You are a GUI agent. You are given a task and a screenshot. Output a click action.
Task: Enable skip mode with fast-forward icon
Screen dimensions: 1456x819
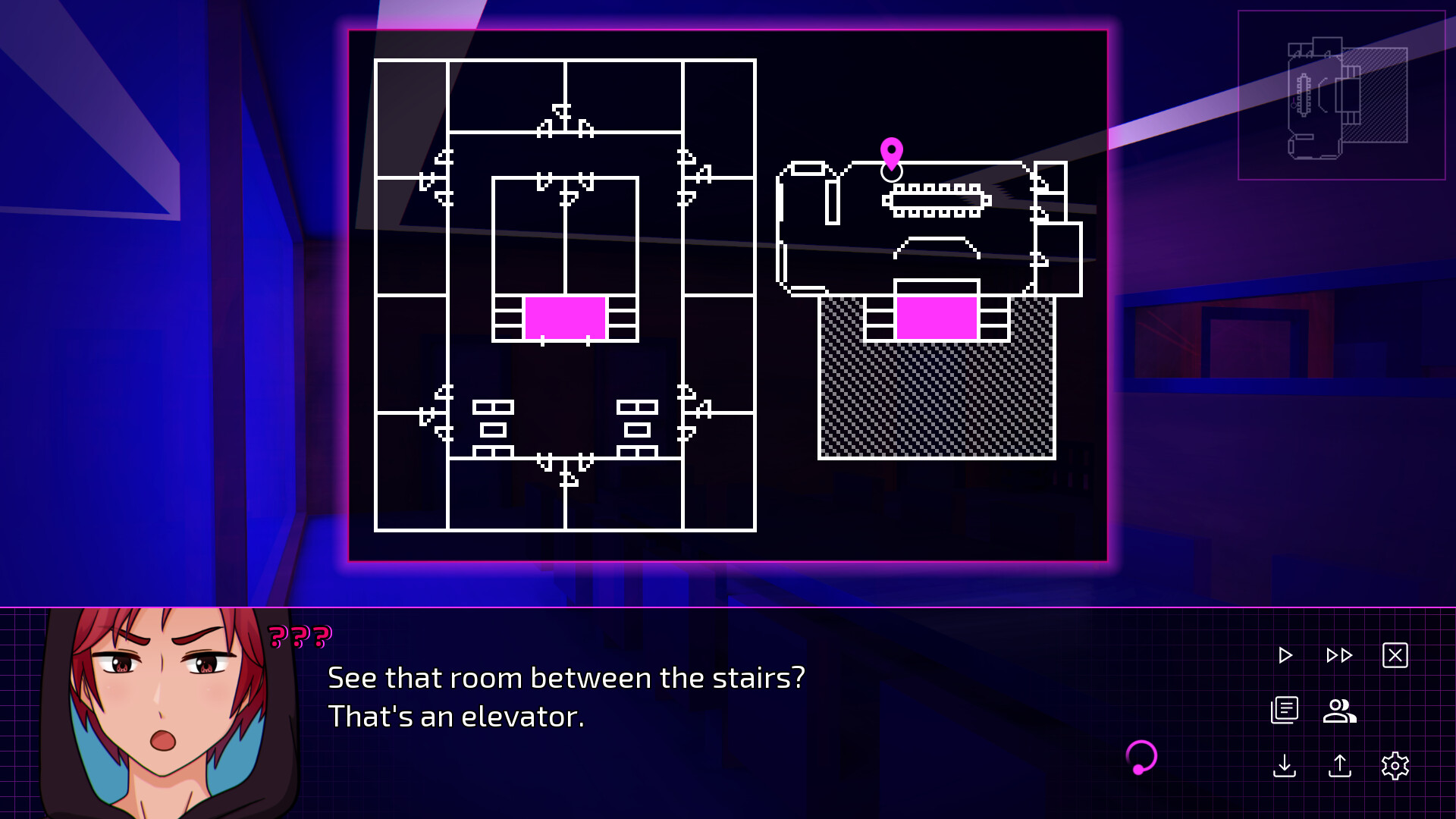point(1339,654)
